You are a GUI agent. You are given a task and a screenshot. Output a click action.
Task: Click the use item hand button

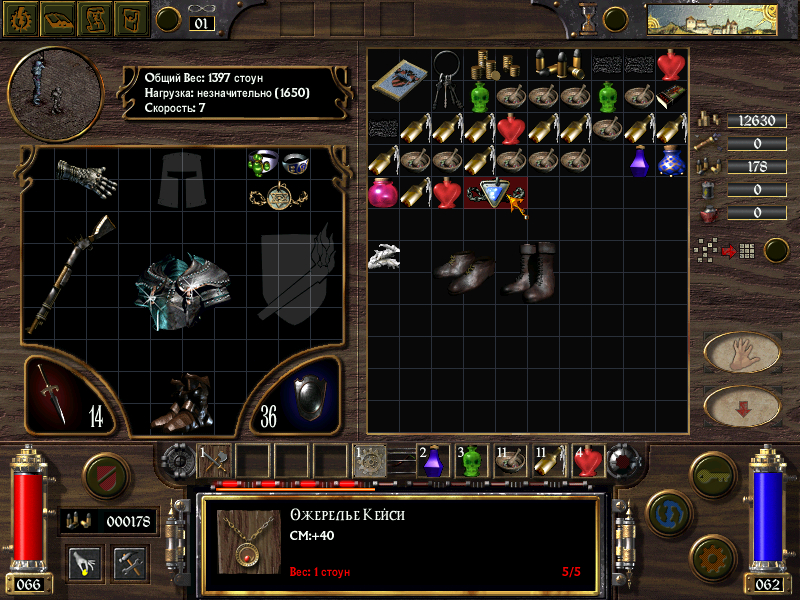click(742, 352)
